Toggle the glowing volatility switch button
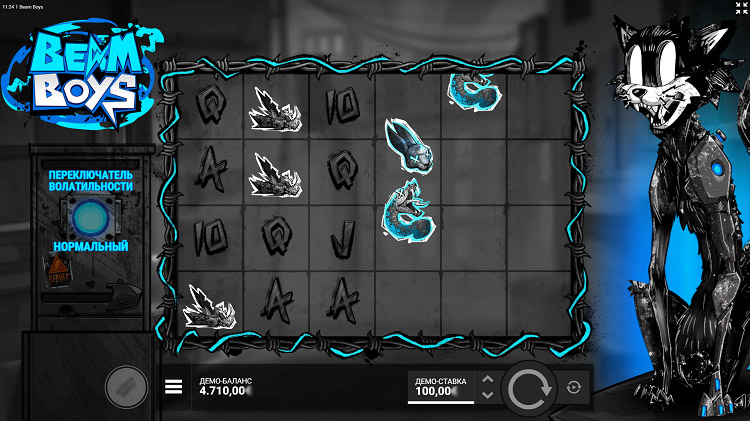Image resolution: width=750 pixels, height=421 pixels. [x=88, y=215]
